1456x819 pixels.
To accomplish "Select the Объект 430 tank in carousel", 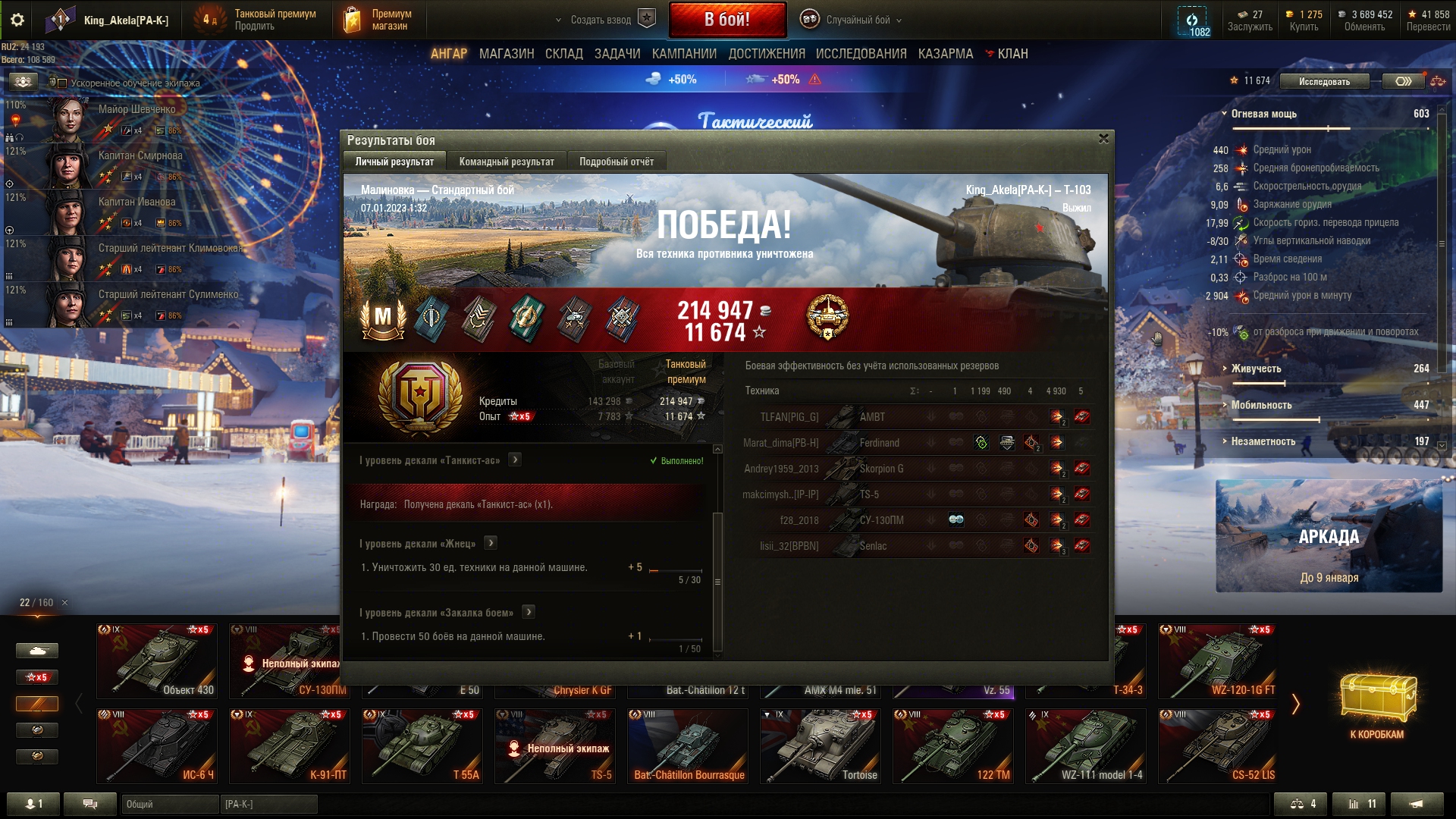I will coord(157,661).
